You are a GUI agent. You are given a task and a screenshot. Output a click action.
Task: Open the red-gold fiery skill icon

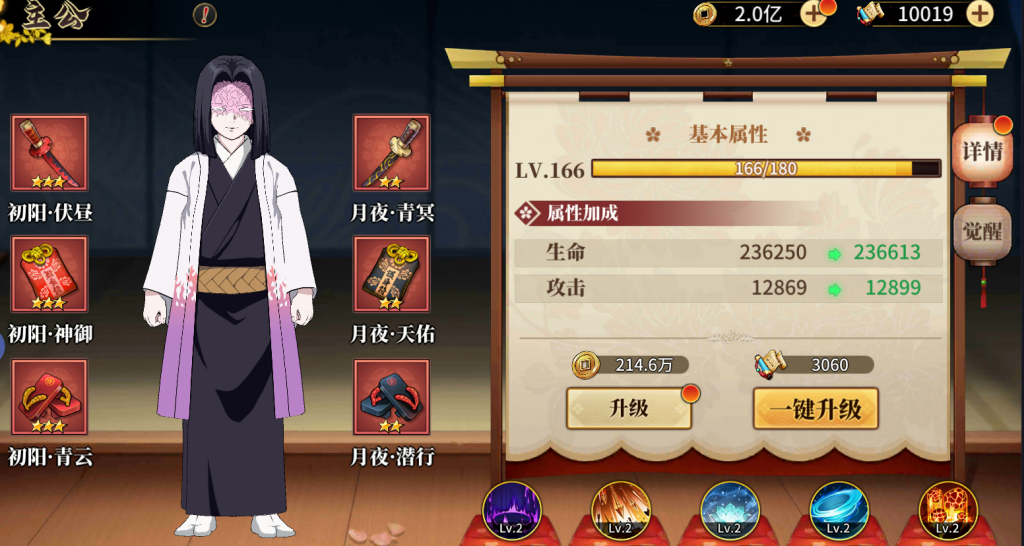click(x=948, y=510)
